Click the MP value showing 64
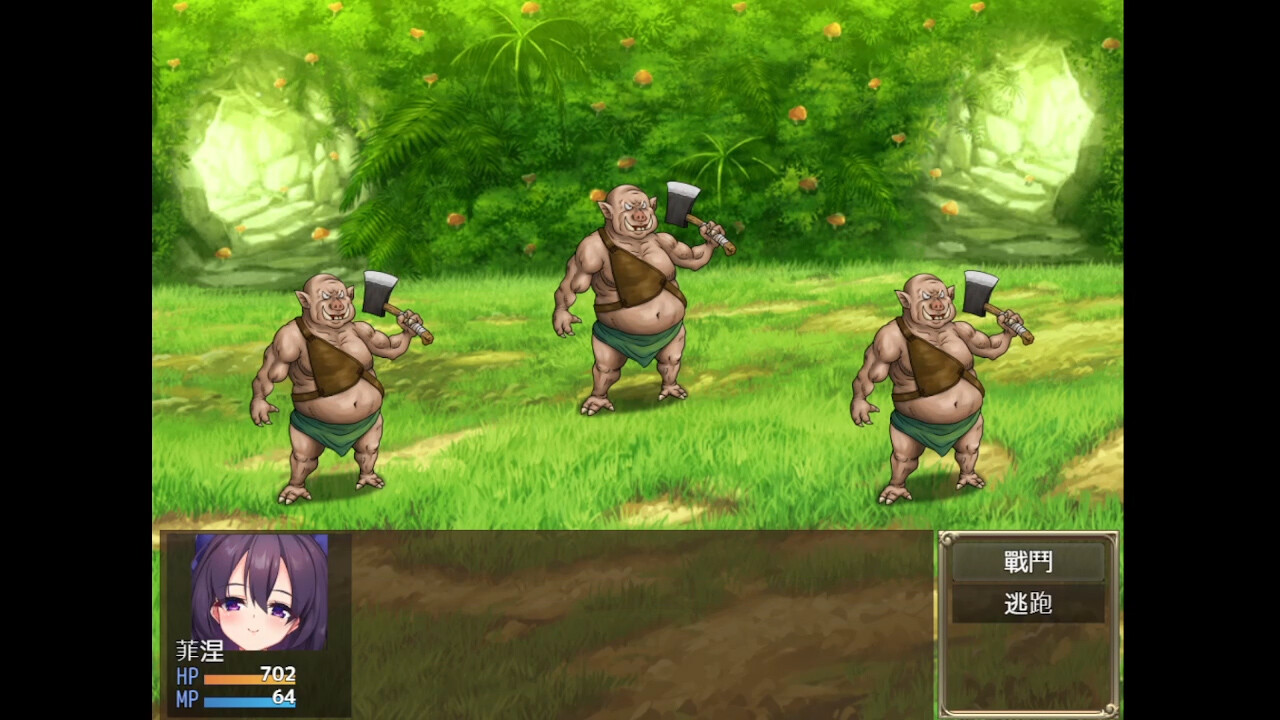1280x720 pixels. (285, 698)
